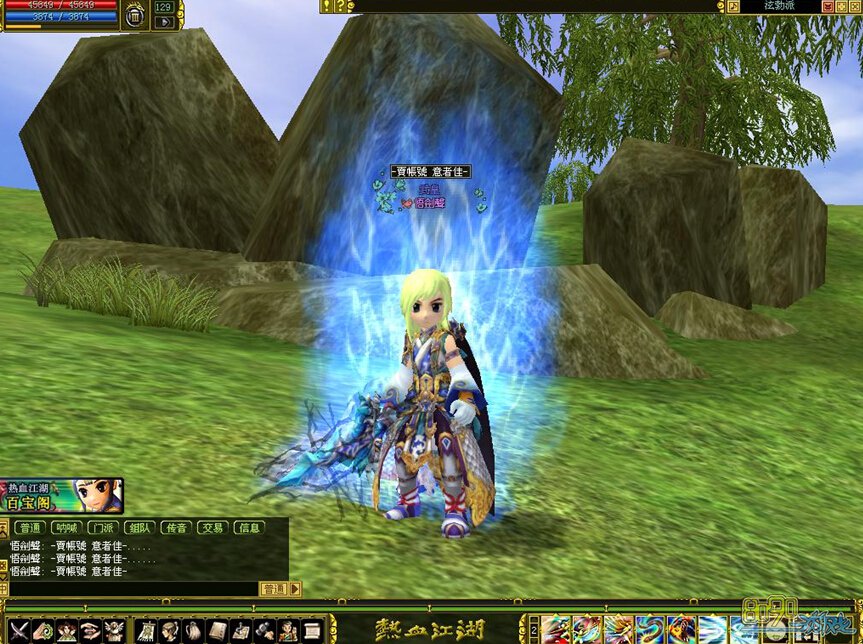Open the pouch bag icon in menu bar
Image resolution: width=863 pixels, height=644 pixels.
tap(193, 631)
